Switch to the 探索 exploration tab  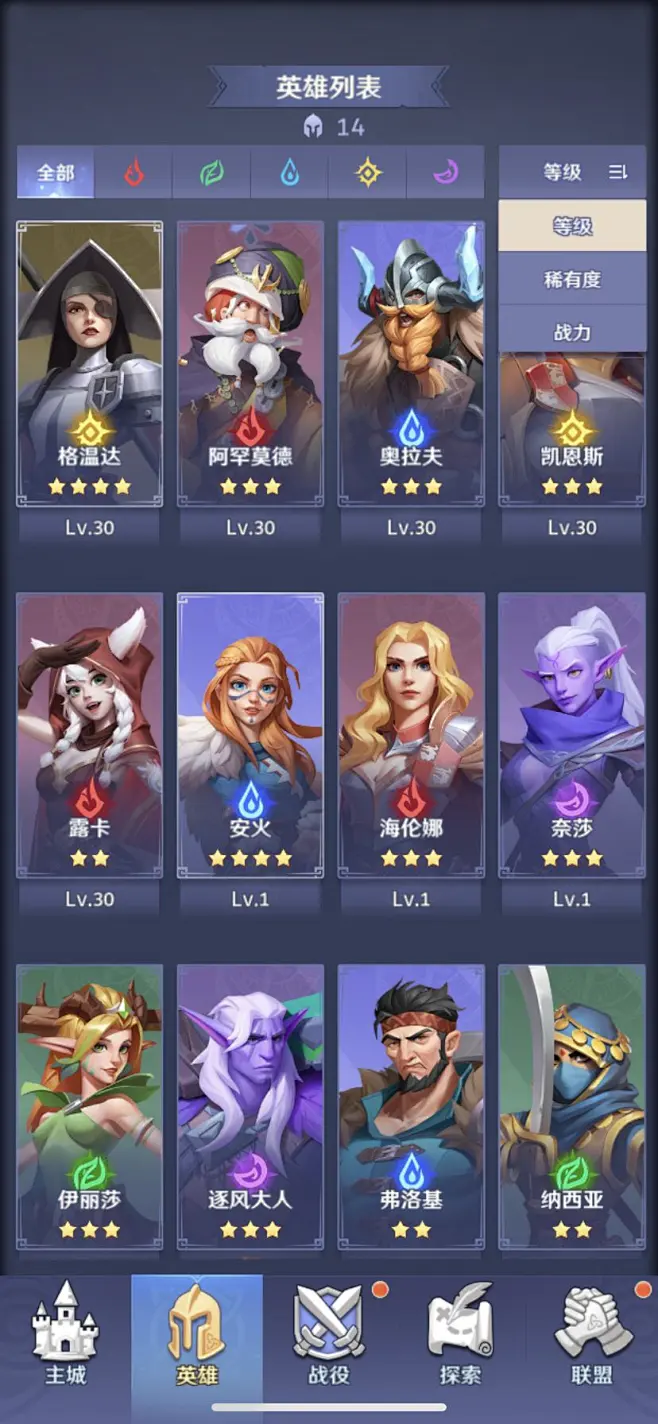(460, 1334)
